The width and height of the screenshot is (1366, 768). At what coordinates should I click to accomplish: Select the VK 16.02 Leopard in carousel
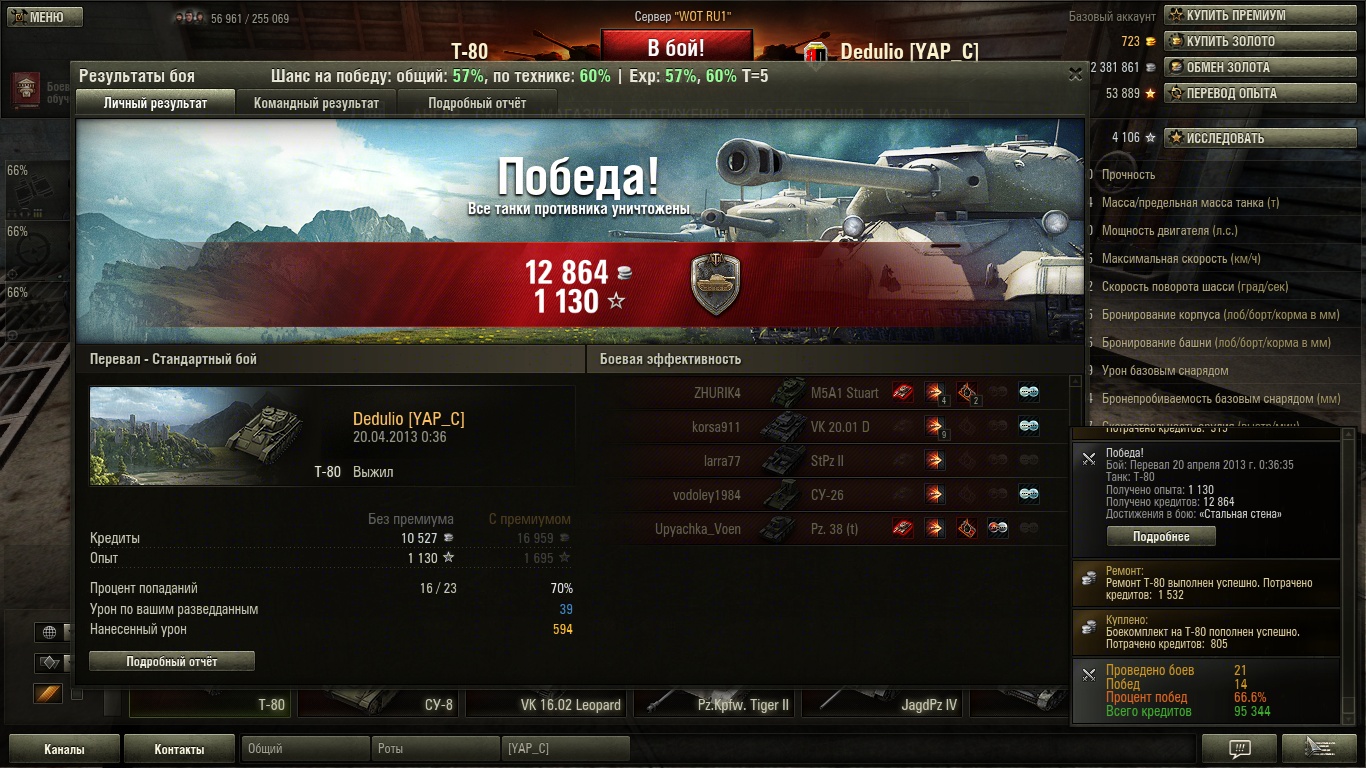click(x=549, y=704)
